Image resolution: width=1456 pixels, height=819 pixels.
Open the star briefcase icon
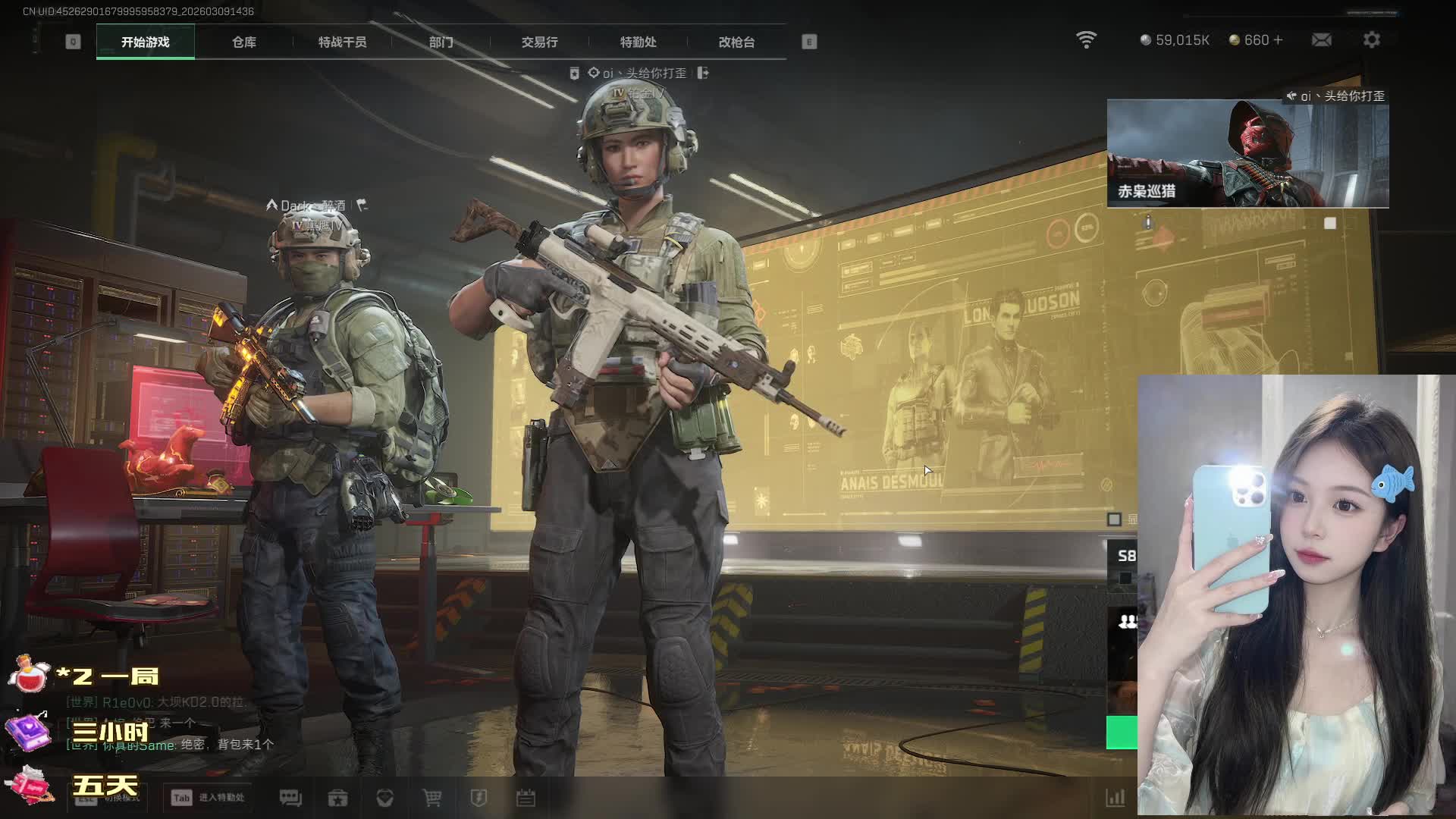click(337, 798)
